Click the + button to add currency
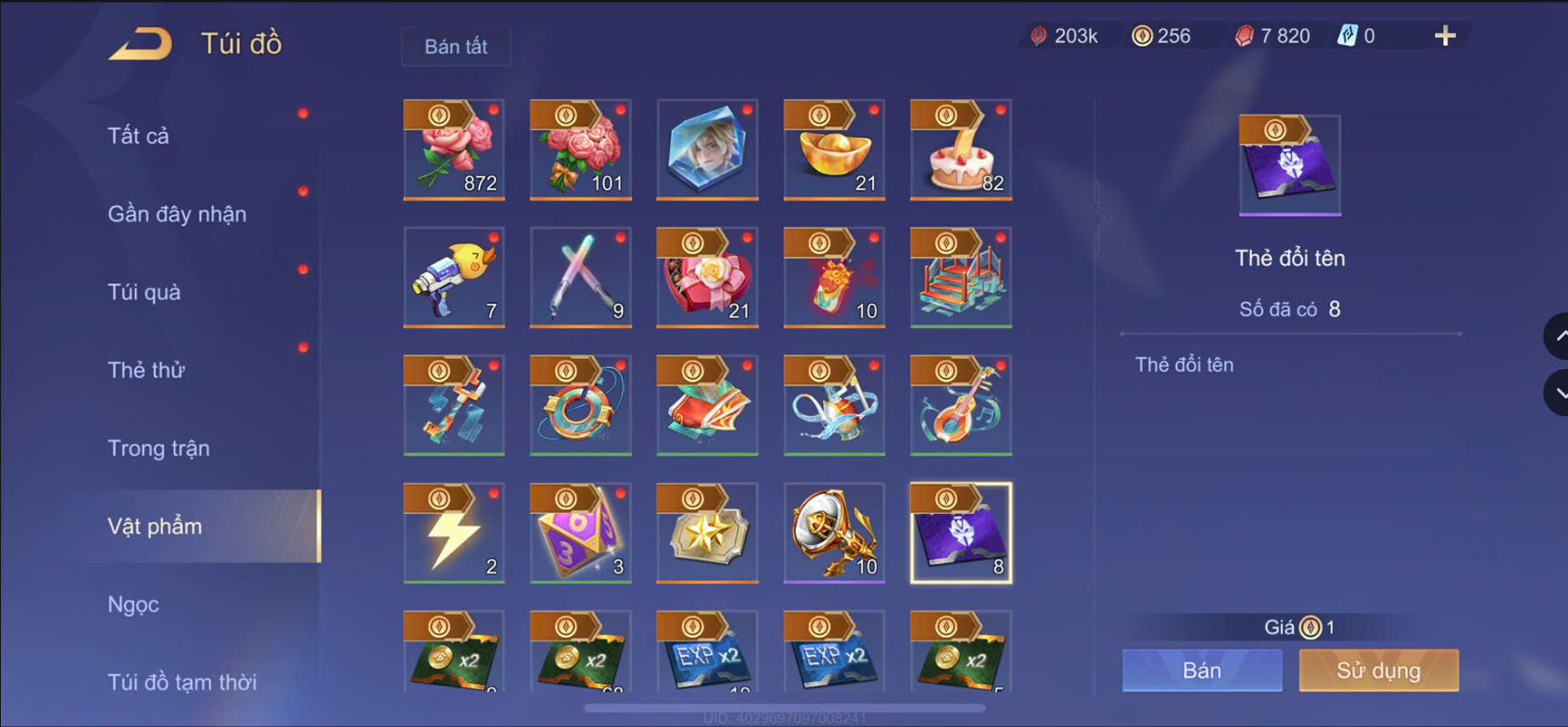1568x727 pixels. 1445,36
